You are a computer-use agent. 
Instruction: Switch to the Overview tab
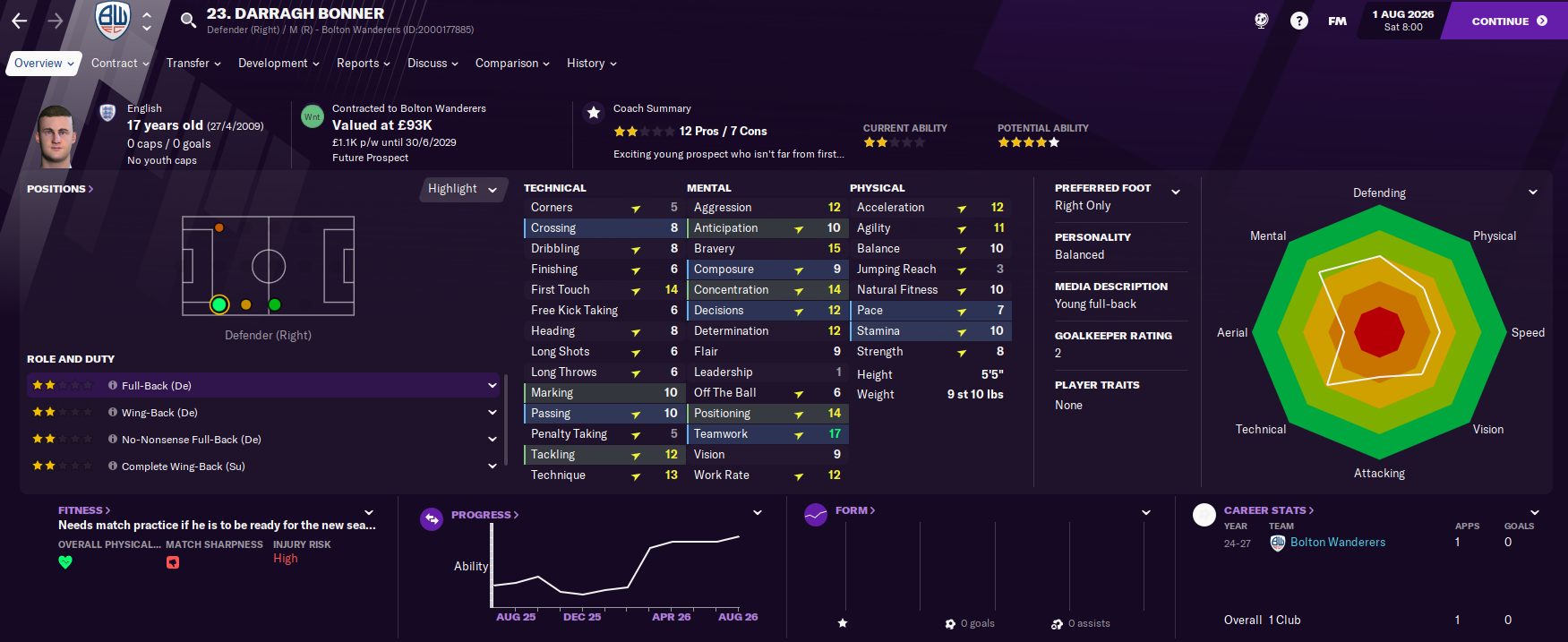(x=43, y=64)
